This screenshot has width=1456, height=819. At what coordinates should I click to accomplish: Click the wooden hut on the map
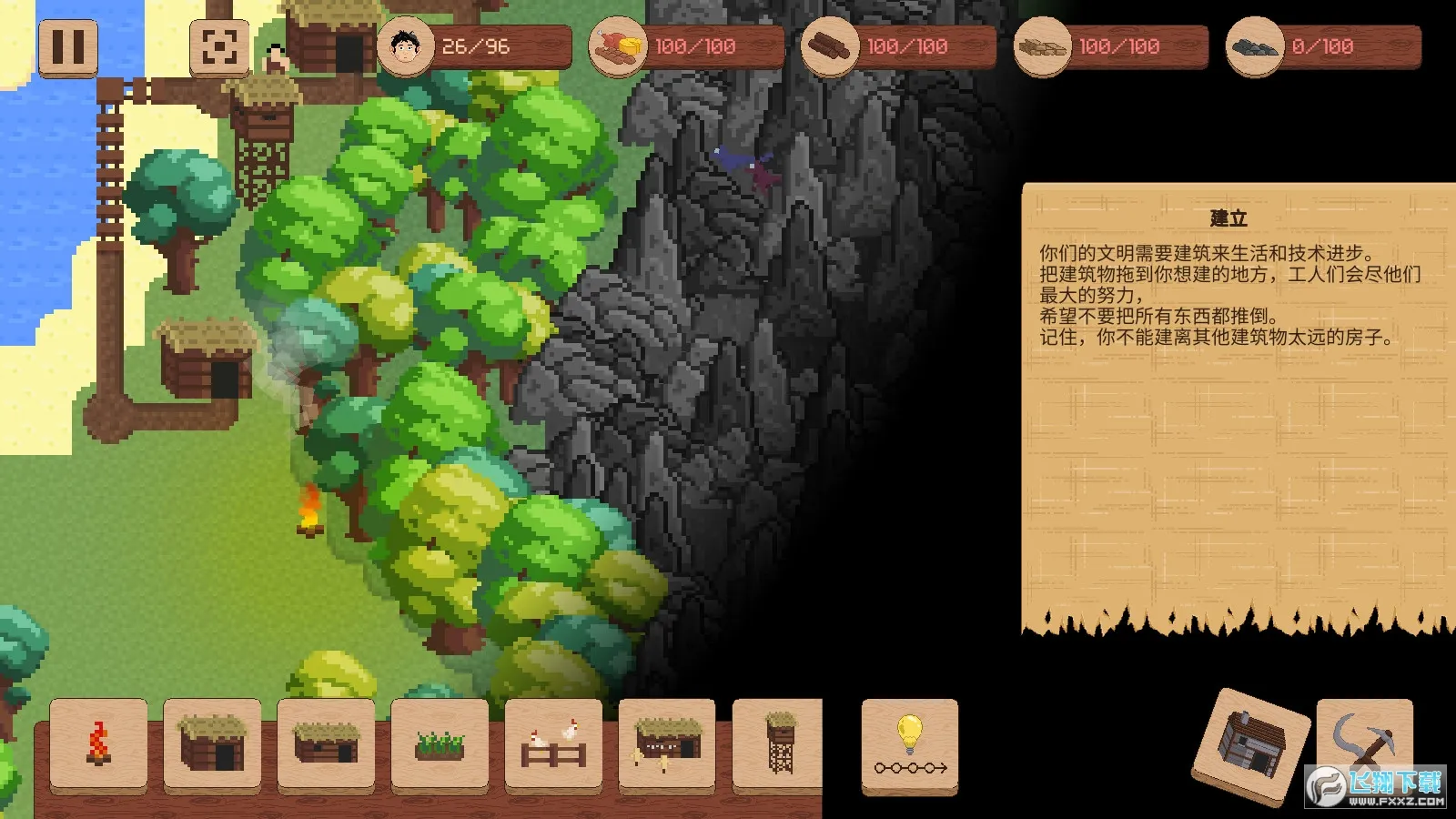coord(202,355)
